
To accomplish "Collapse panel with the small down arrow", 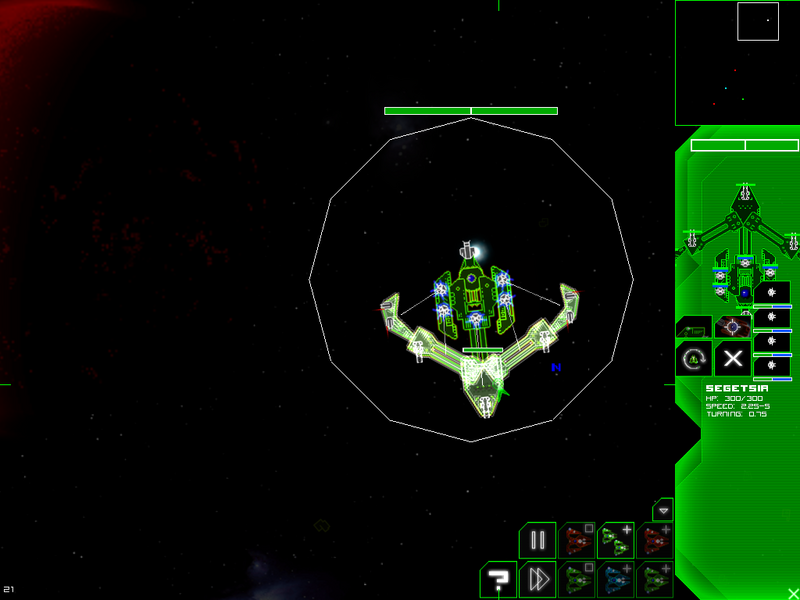I will click(663, 509).
